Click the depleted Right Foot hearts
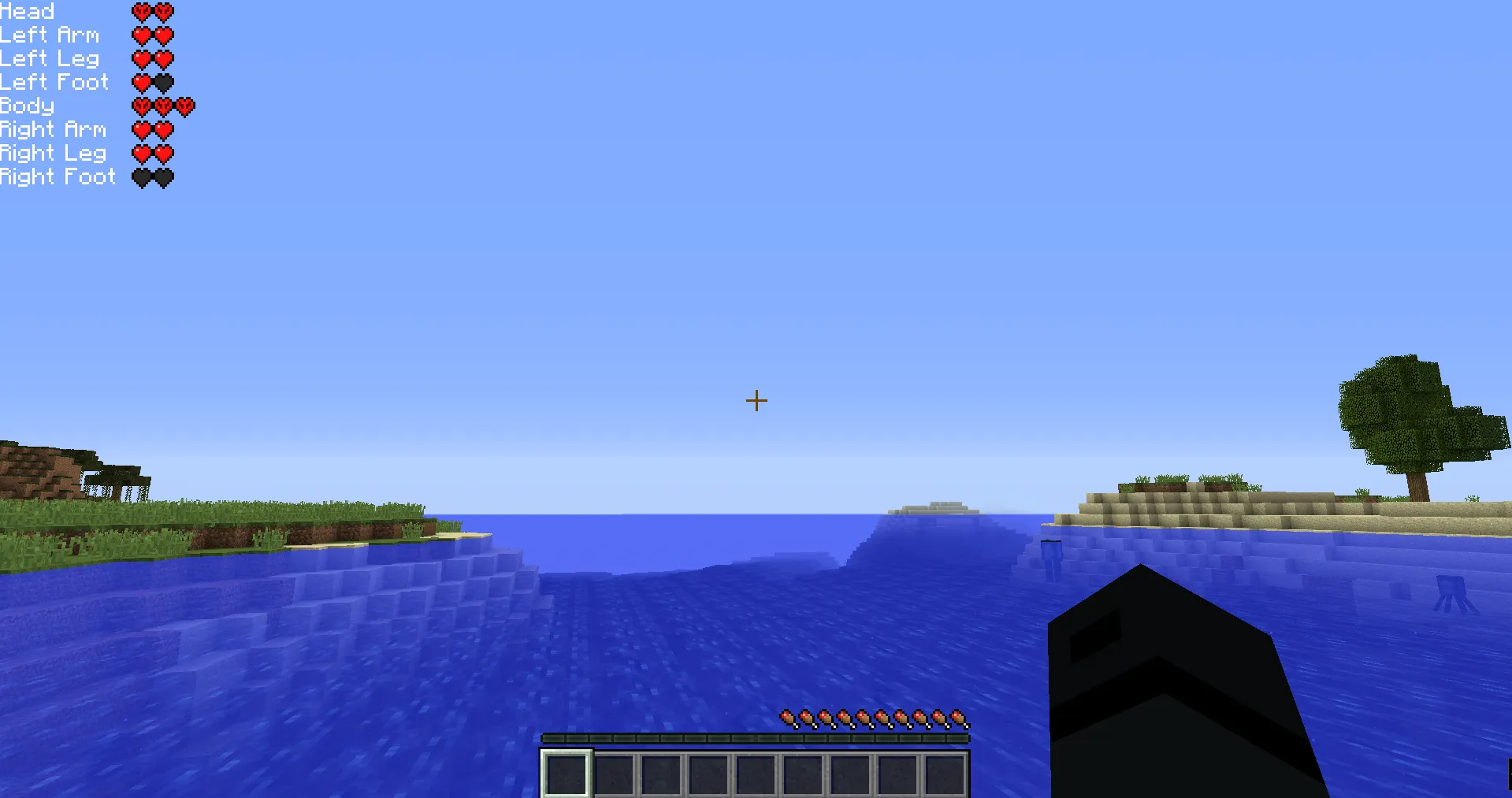The width and height of the screenshot is (1512, 798). pos(154,176)
